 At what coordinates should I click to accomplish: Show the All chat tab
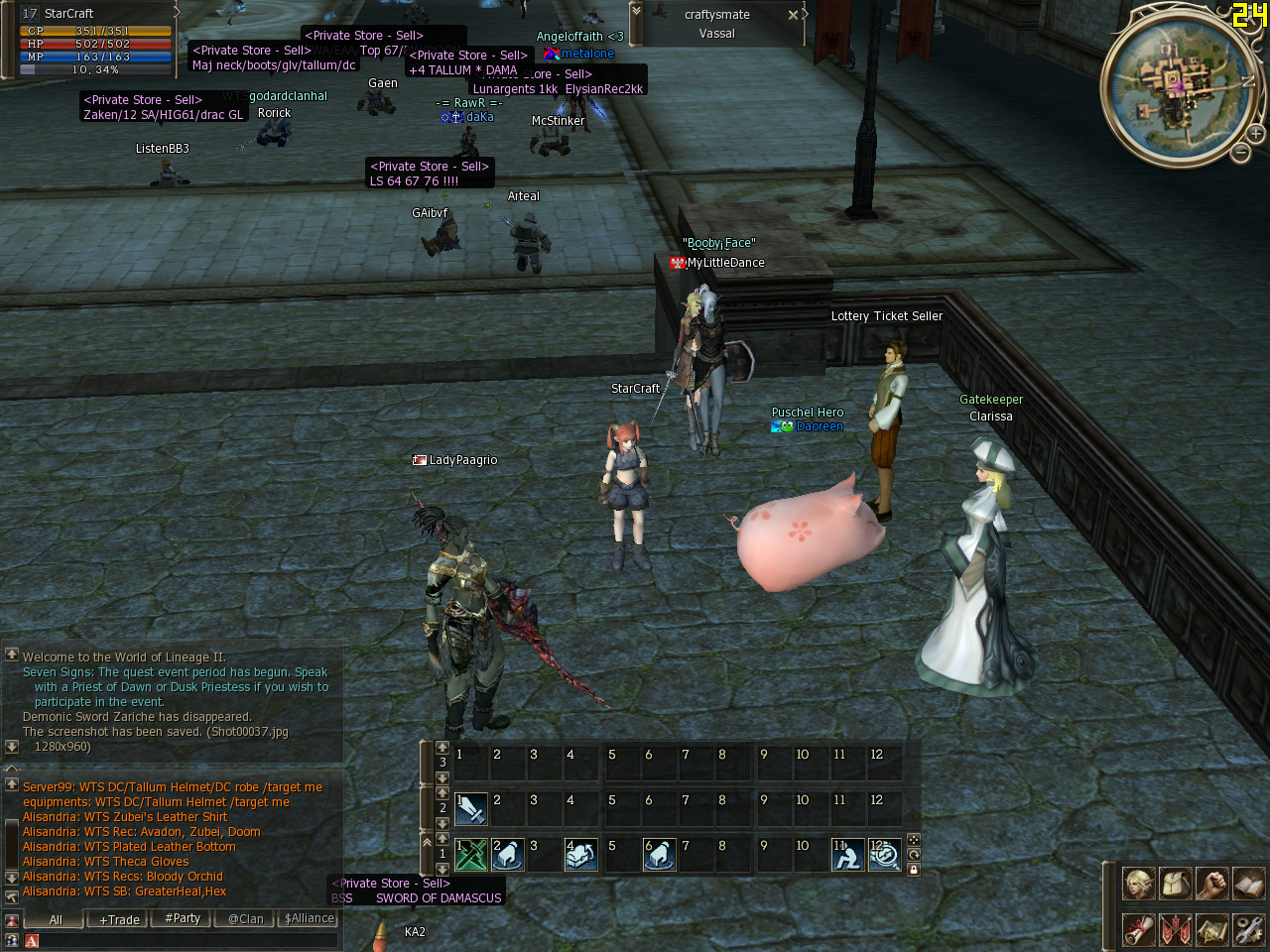tap(57, 919)
